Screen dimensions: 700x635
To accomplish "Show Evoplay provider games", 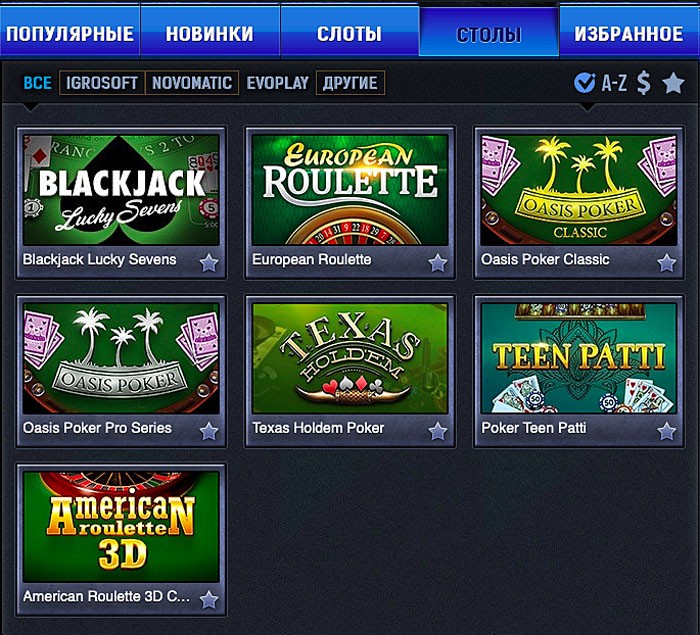I will (277, 83).
